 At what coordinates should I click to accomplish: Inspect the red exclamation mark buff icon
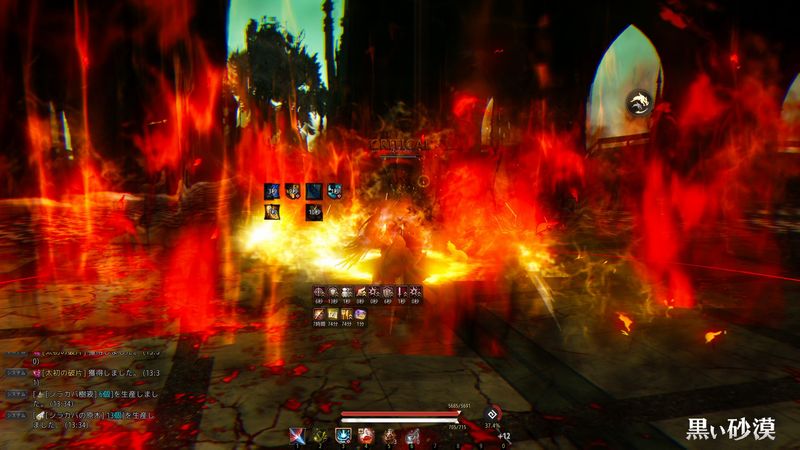(x=402, y=292)
